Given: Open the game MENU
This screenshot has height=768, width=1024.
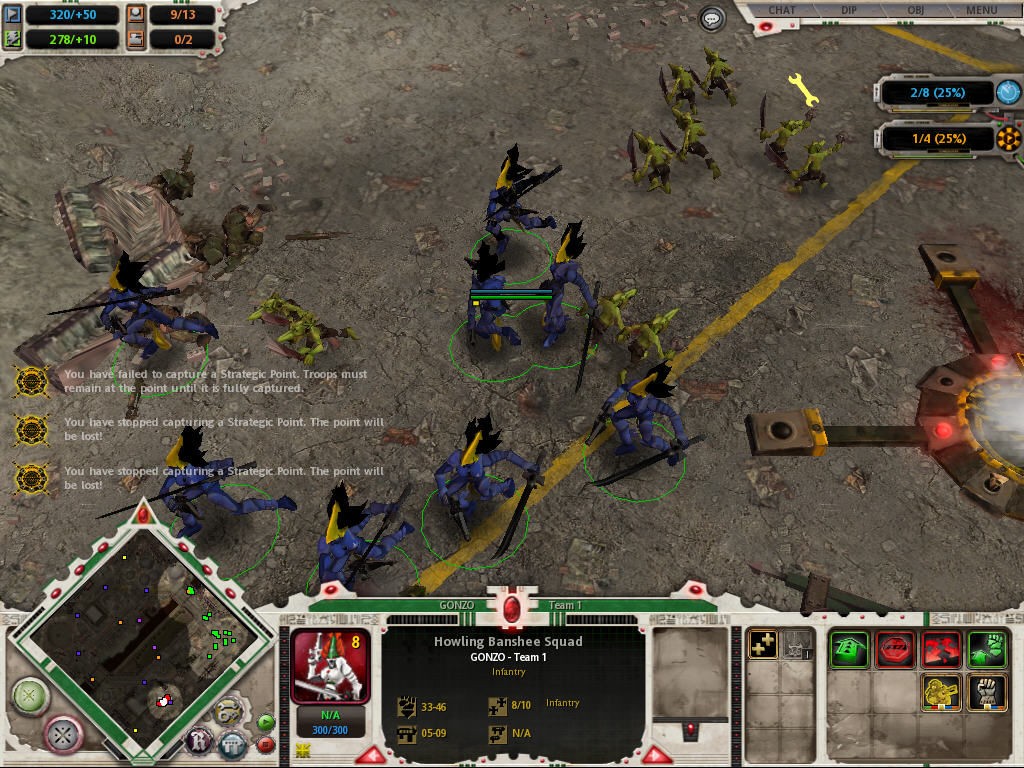Looking at the screenshot, I should (981, 11).
